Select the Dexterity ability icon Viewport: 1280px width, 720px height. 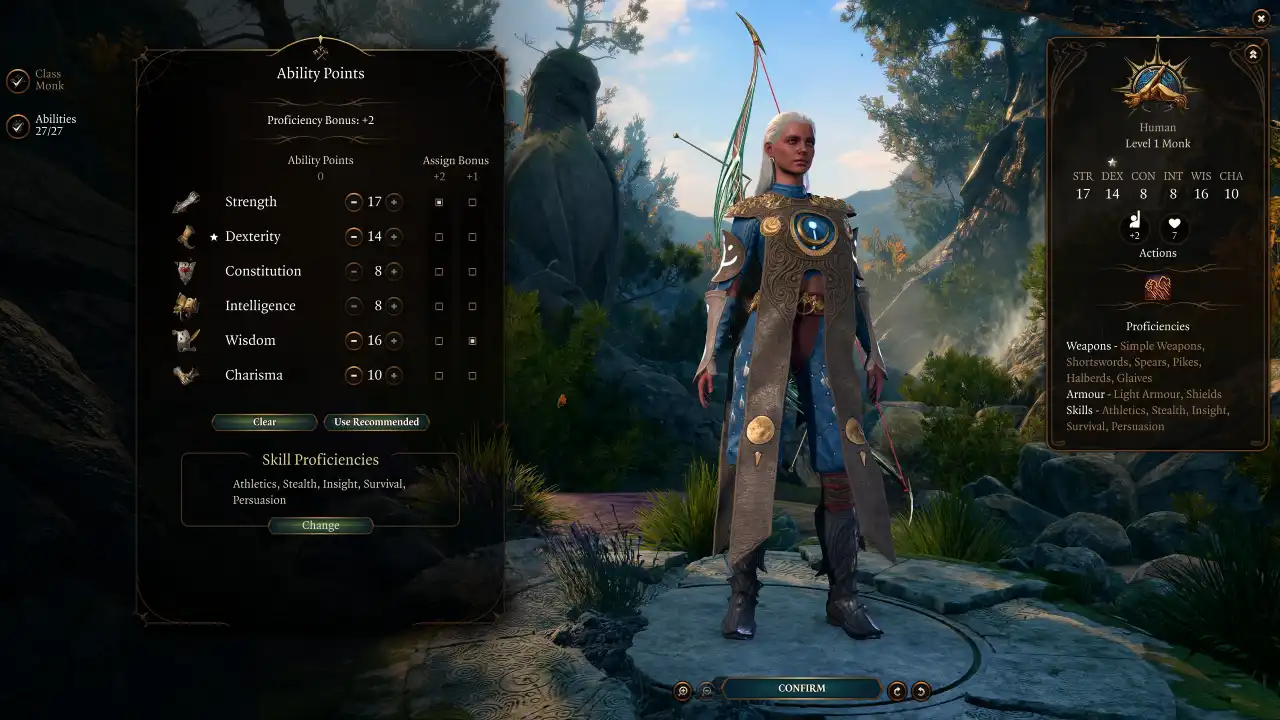pos(186,236)
